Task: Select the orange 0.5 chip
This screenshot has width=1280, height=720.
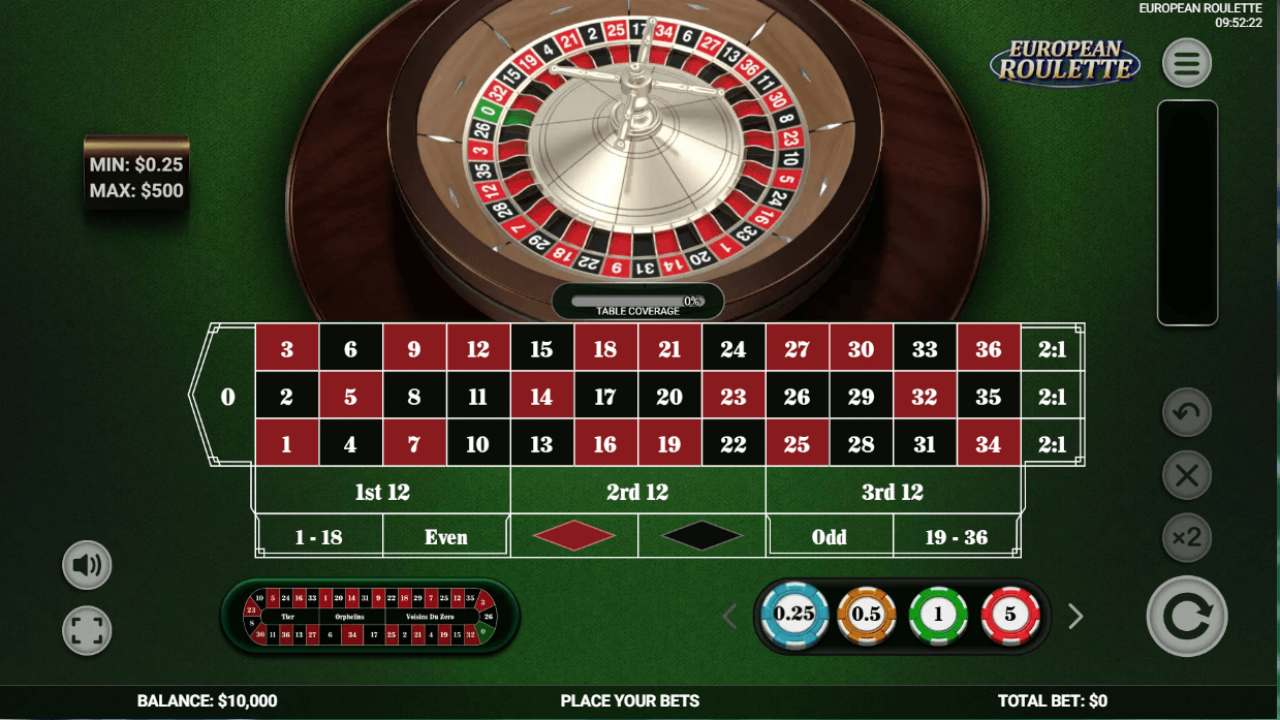Action: click(867, 615)
